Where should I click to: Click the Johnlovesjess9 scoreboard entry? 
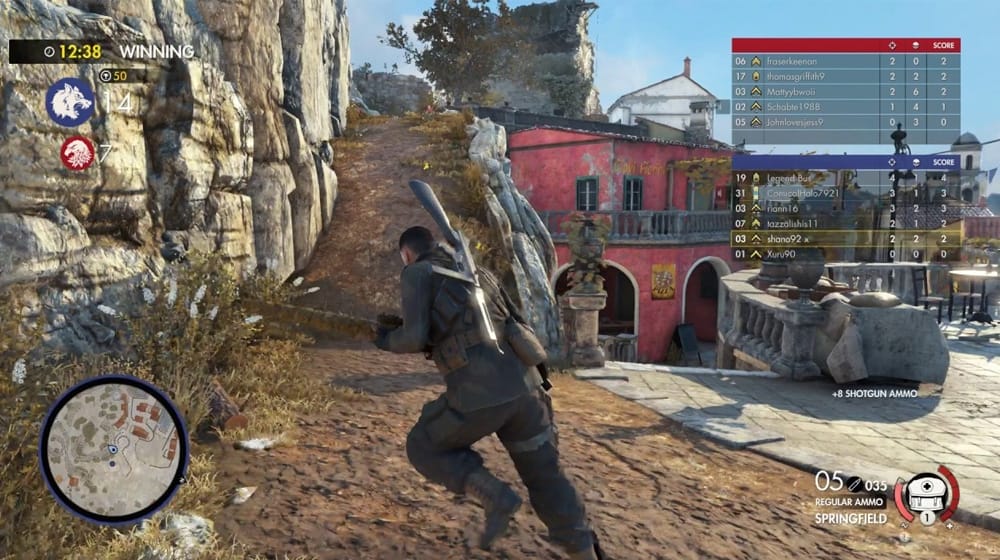coord(845,122)
